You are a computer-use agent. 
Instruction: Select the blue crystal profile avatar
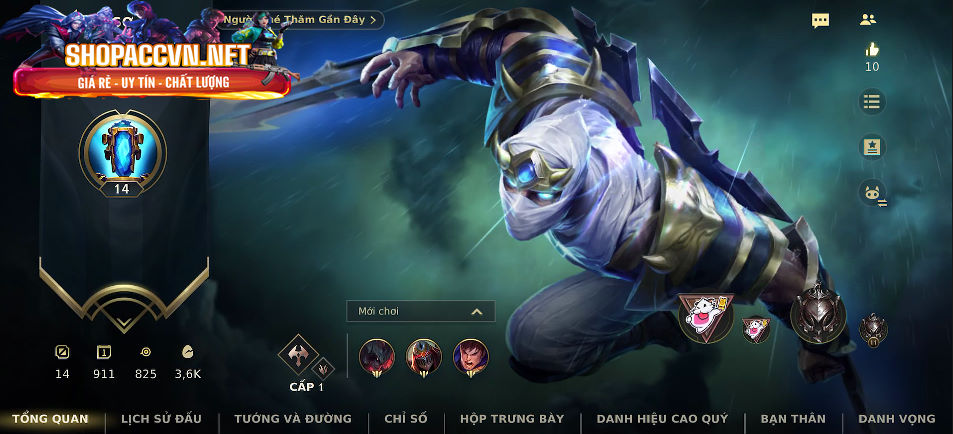[122, 148]
